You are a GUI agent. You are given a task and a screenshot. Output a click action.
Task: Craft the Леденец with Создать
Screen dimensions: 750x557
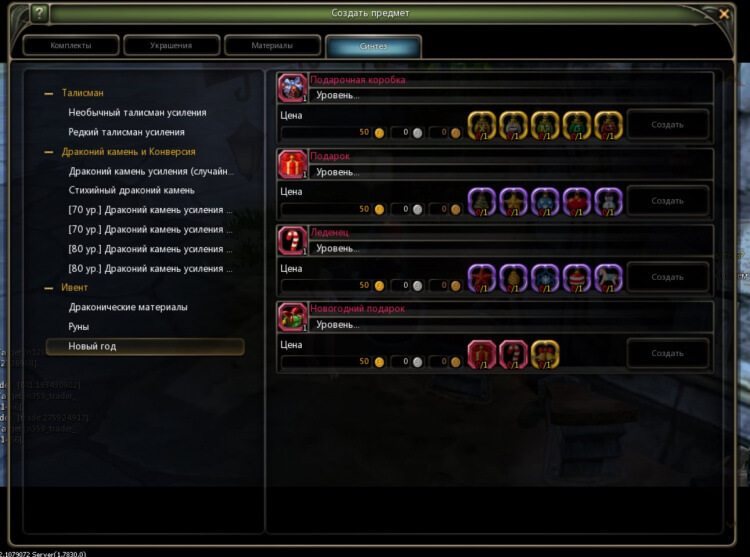[x=667, y=277]
